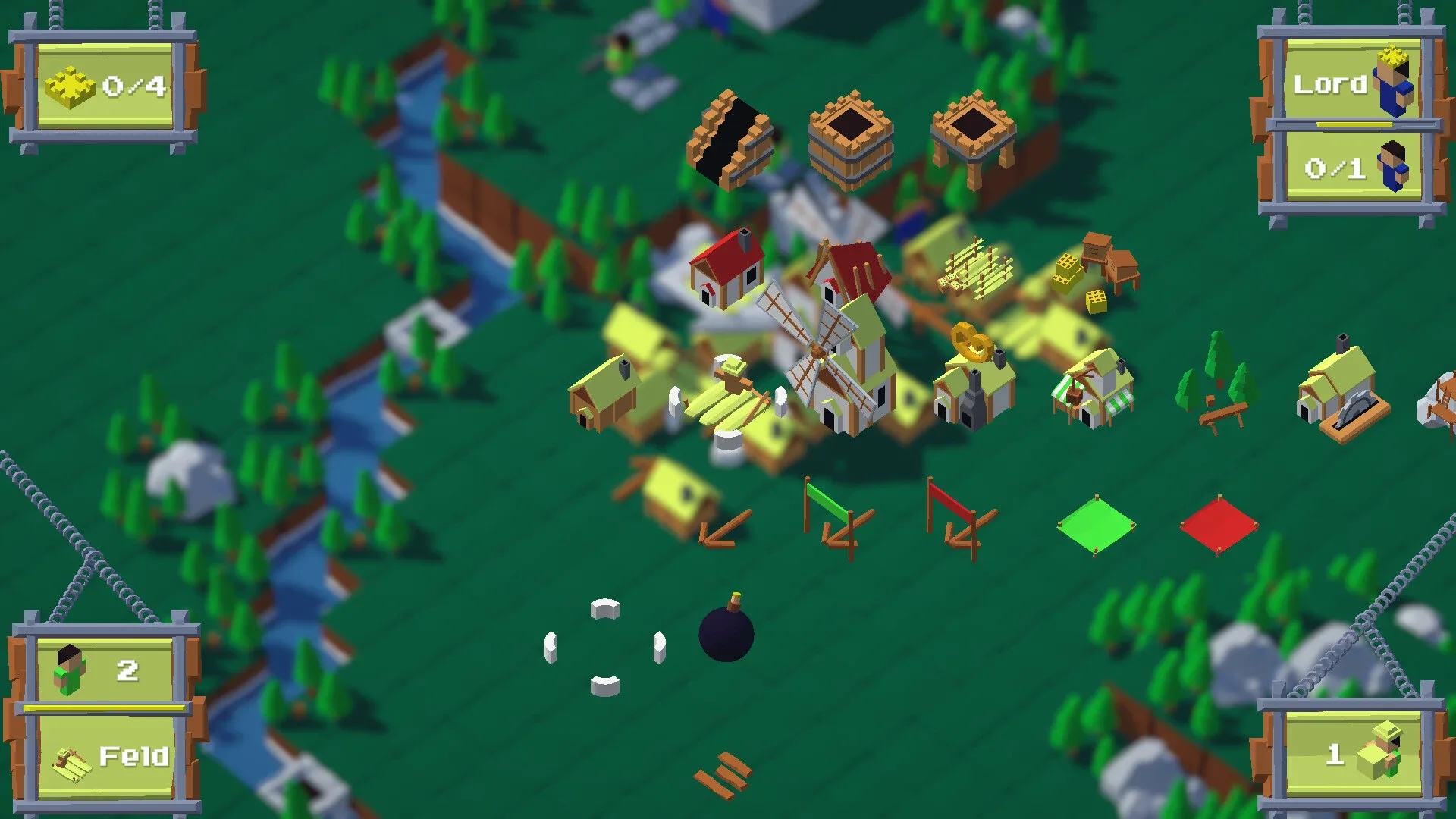Toggle the white circle placement marker
Image resolution: width=1456 pixels, height=819 pixels.
click(x=603, y=607)
